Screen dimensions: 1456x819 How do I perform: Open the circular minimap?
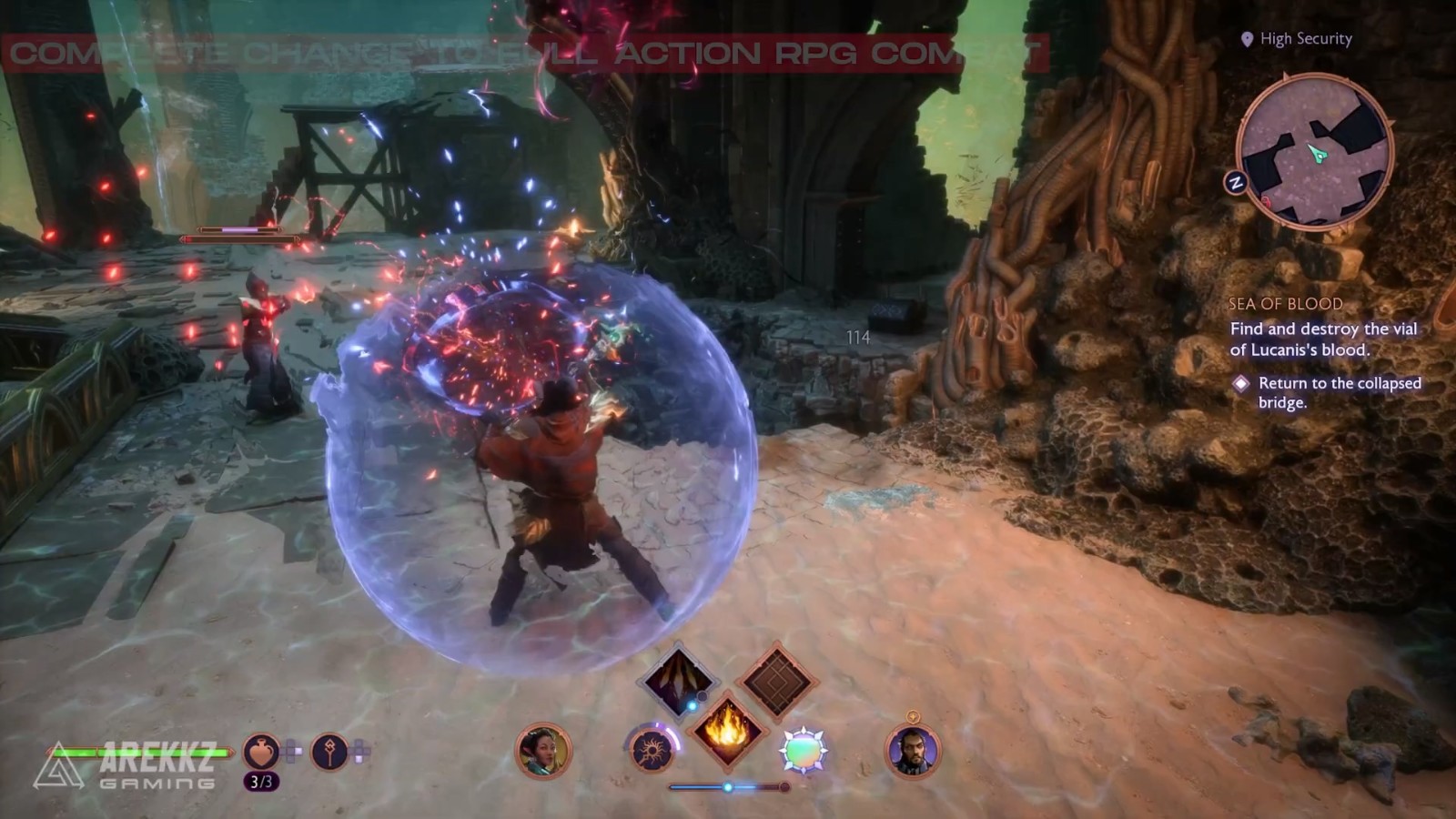click(1314, 153)
